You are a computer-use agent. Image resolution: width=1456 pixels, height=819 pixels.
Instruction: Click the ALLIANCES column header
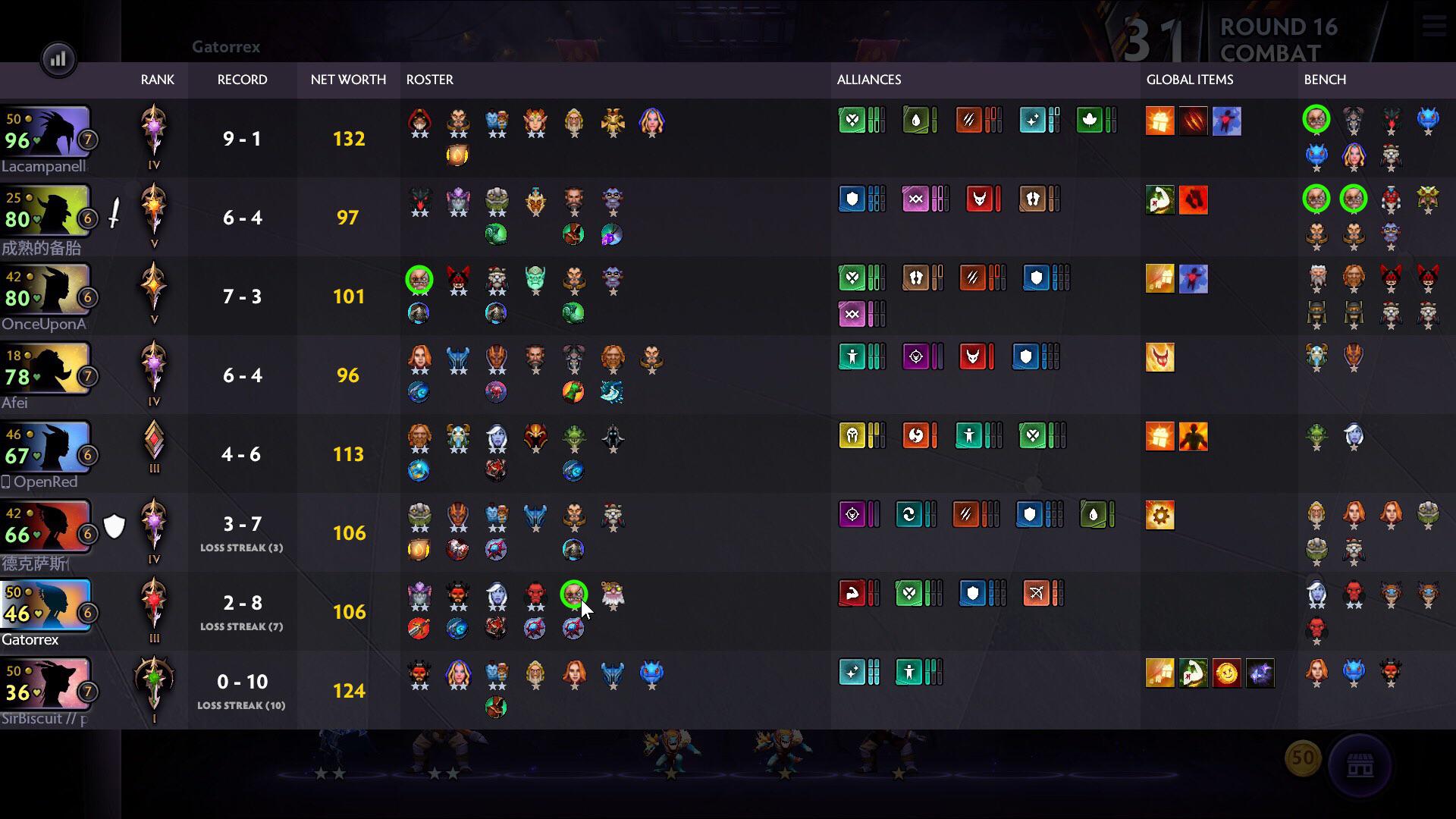click(x=869, y=80)
